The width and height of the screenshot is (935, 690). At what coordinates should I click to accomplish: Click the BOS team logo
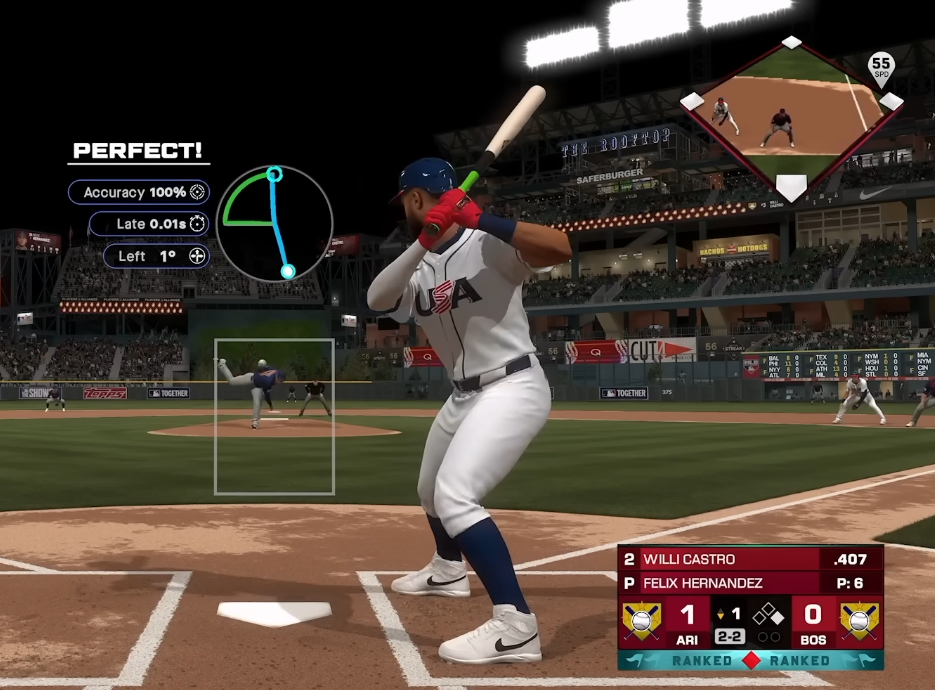point(860,620)
